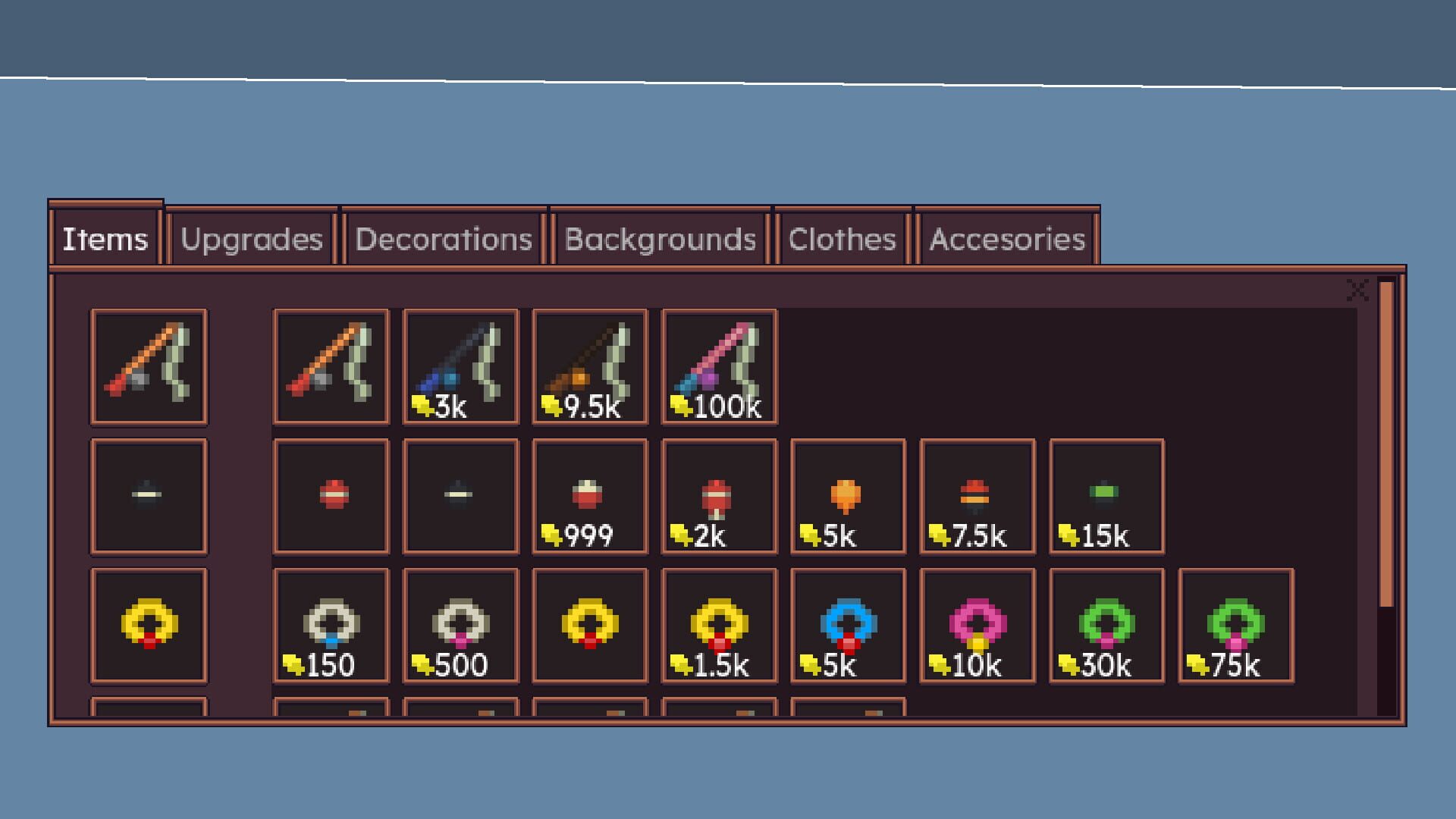This screenshot has width=1456, height=819.
Task: Switch to the Backgrounds tab
Action: click(x=659, y=239)
